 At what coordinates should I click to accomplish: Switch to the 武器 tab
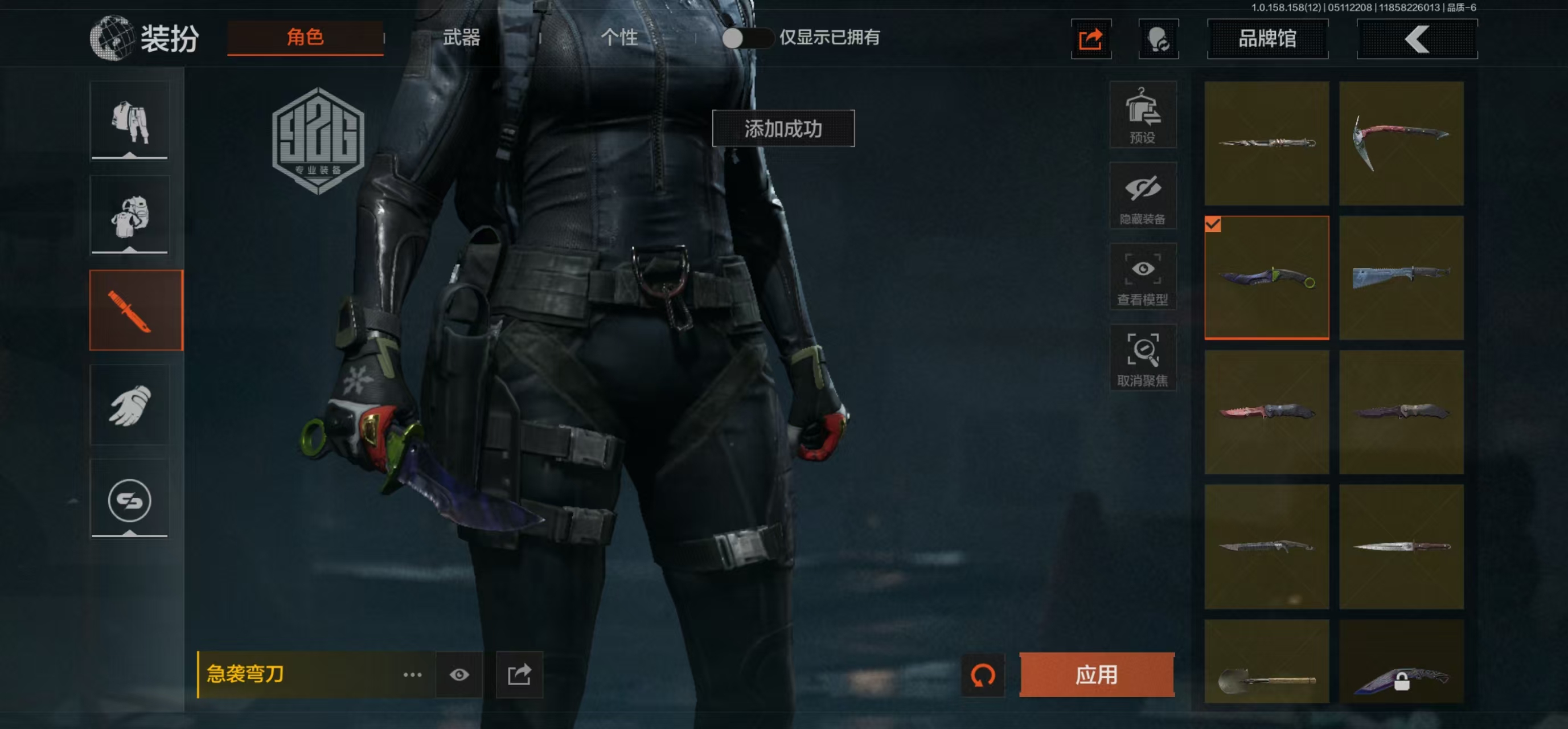(461, 38)
